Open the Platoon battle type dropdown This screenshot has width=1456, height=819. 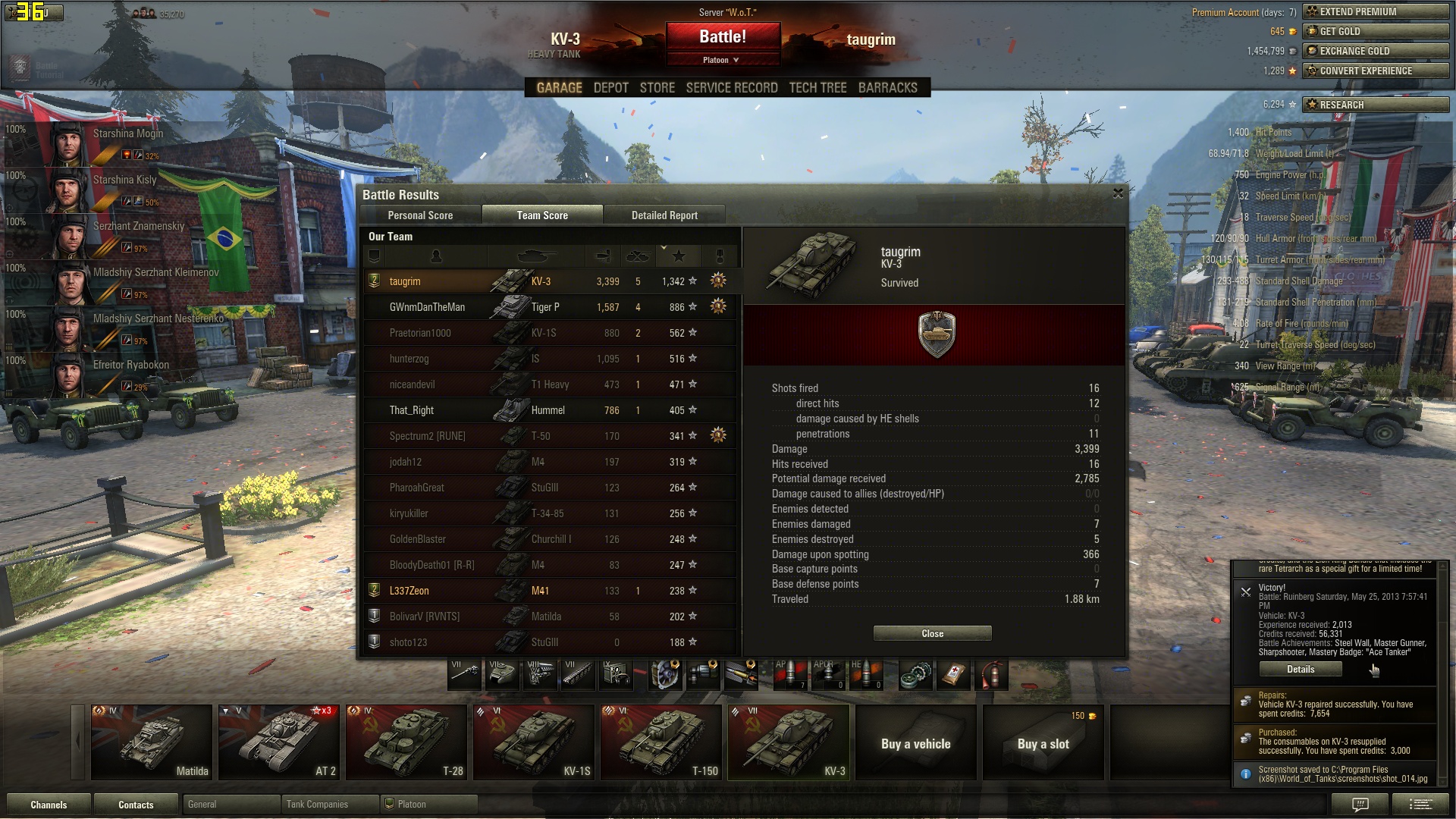tap(721, 60)
